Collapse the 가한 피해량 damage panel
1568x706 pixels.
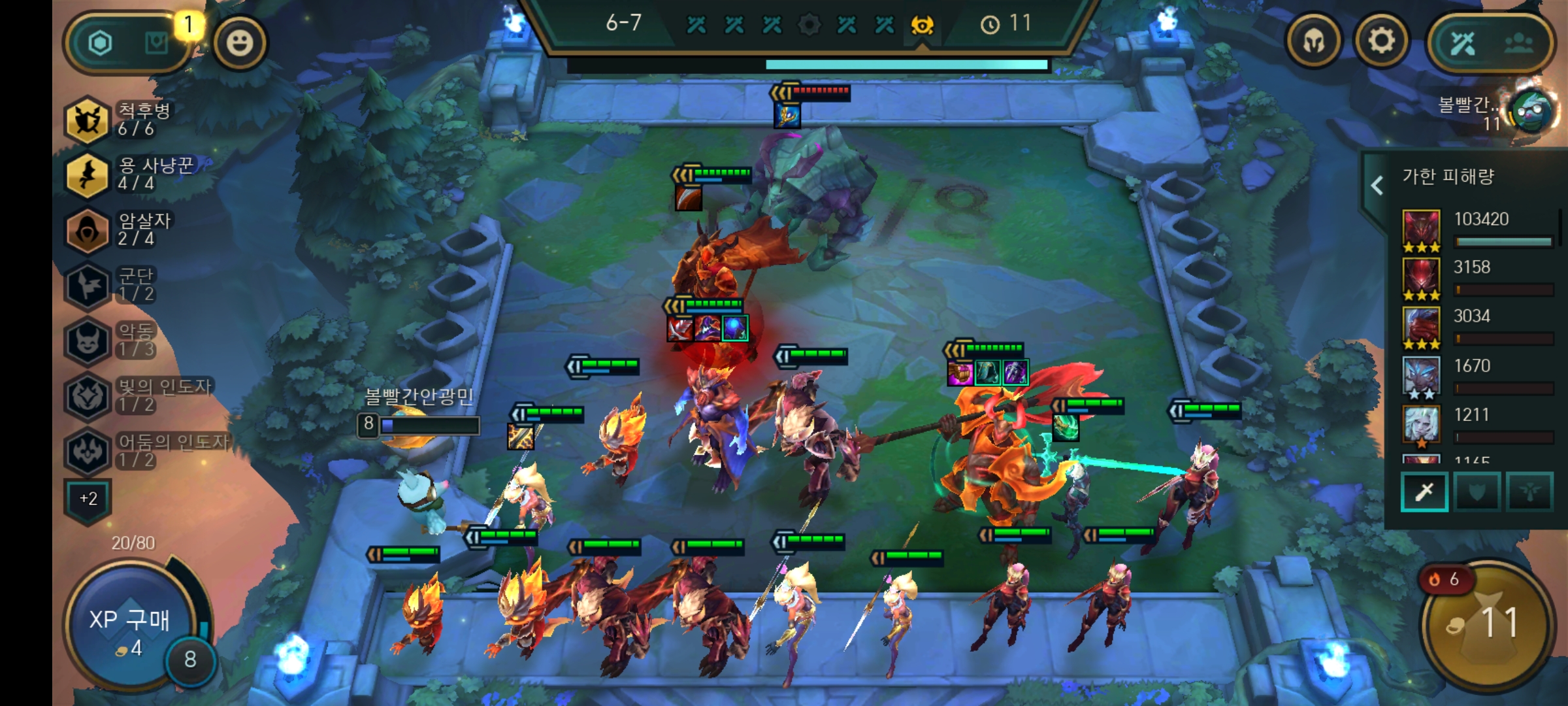(1377, 185)
